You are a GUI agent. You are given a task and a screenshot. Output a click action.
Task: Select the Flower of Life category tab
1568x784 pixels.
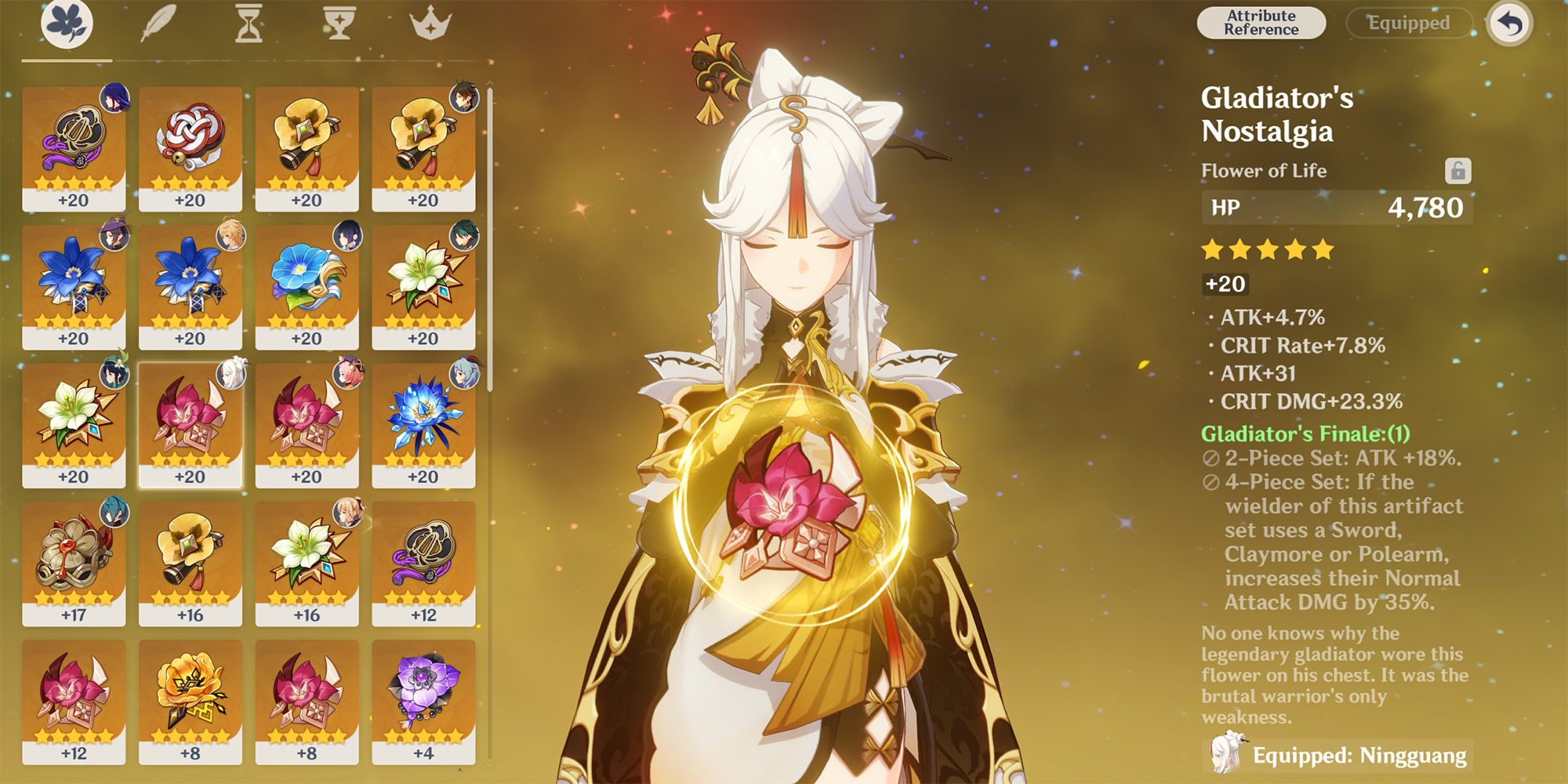[67, 22]
